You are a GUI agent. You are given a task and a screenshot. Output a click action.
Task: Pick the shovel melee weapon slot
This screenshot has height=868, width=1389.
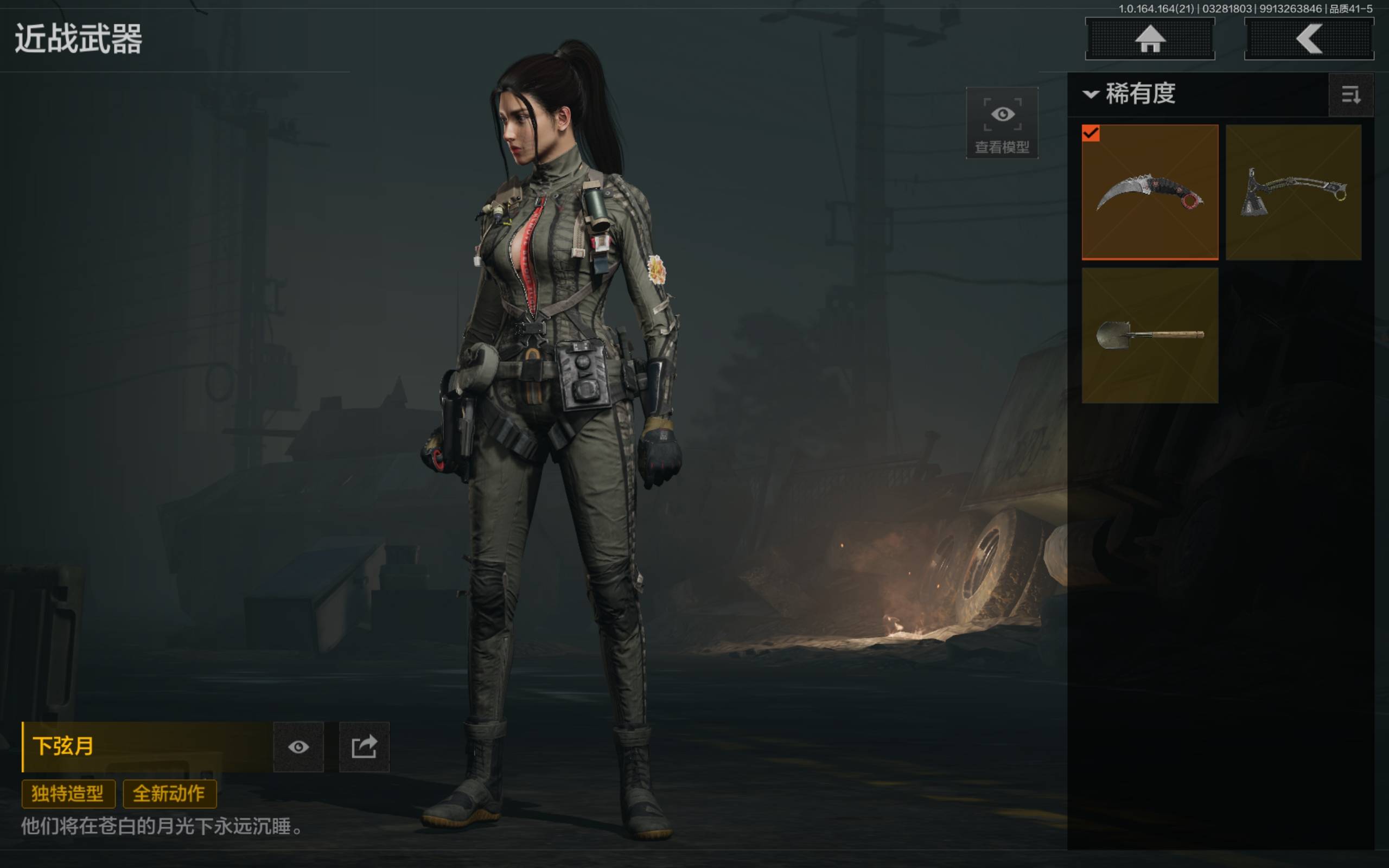pyautogui.click(x=1149, y=335)
